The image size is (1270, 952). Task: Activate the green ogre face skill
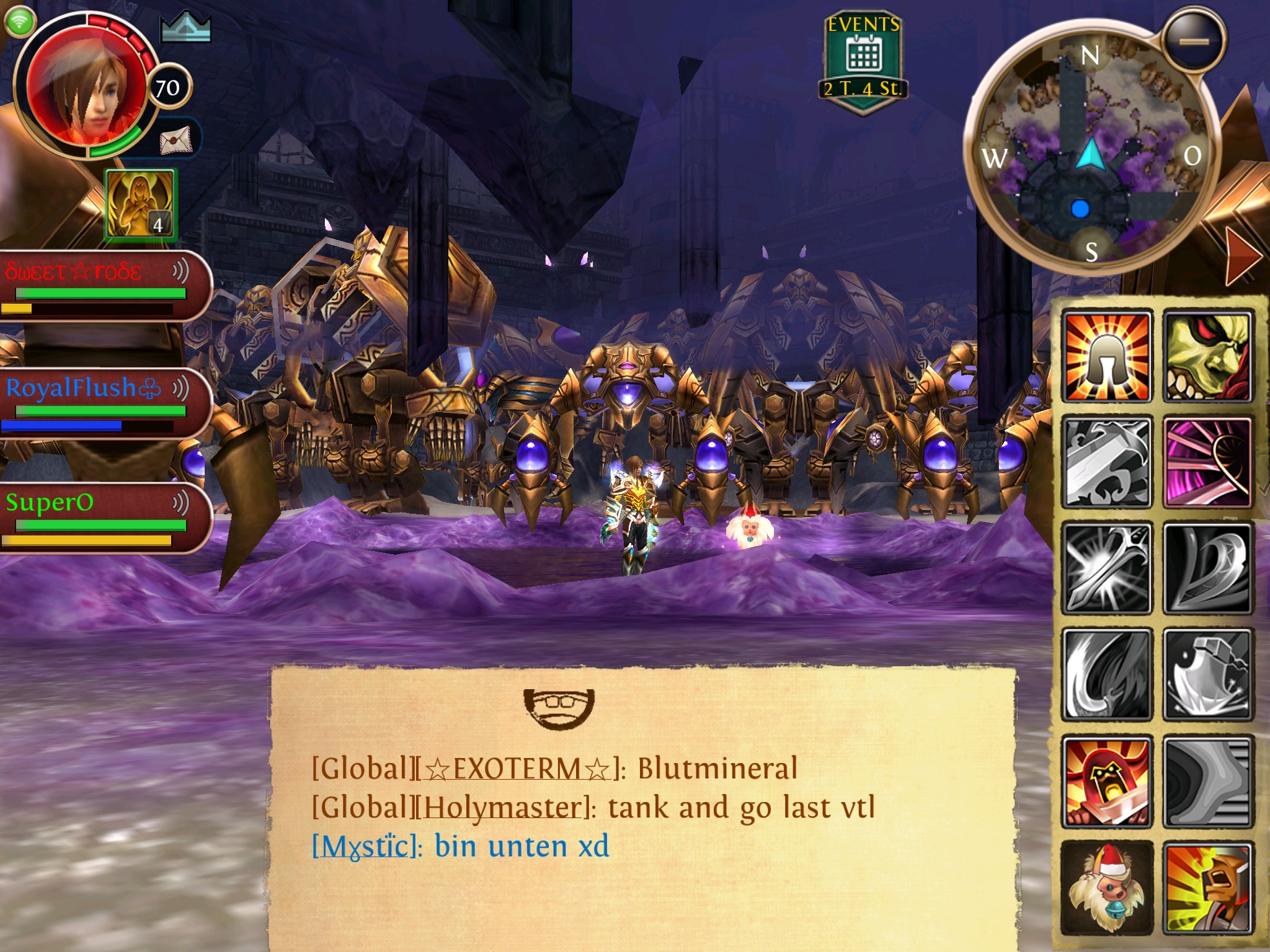coord(1207,356)
